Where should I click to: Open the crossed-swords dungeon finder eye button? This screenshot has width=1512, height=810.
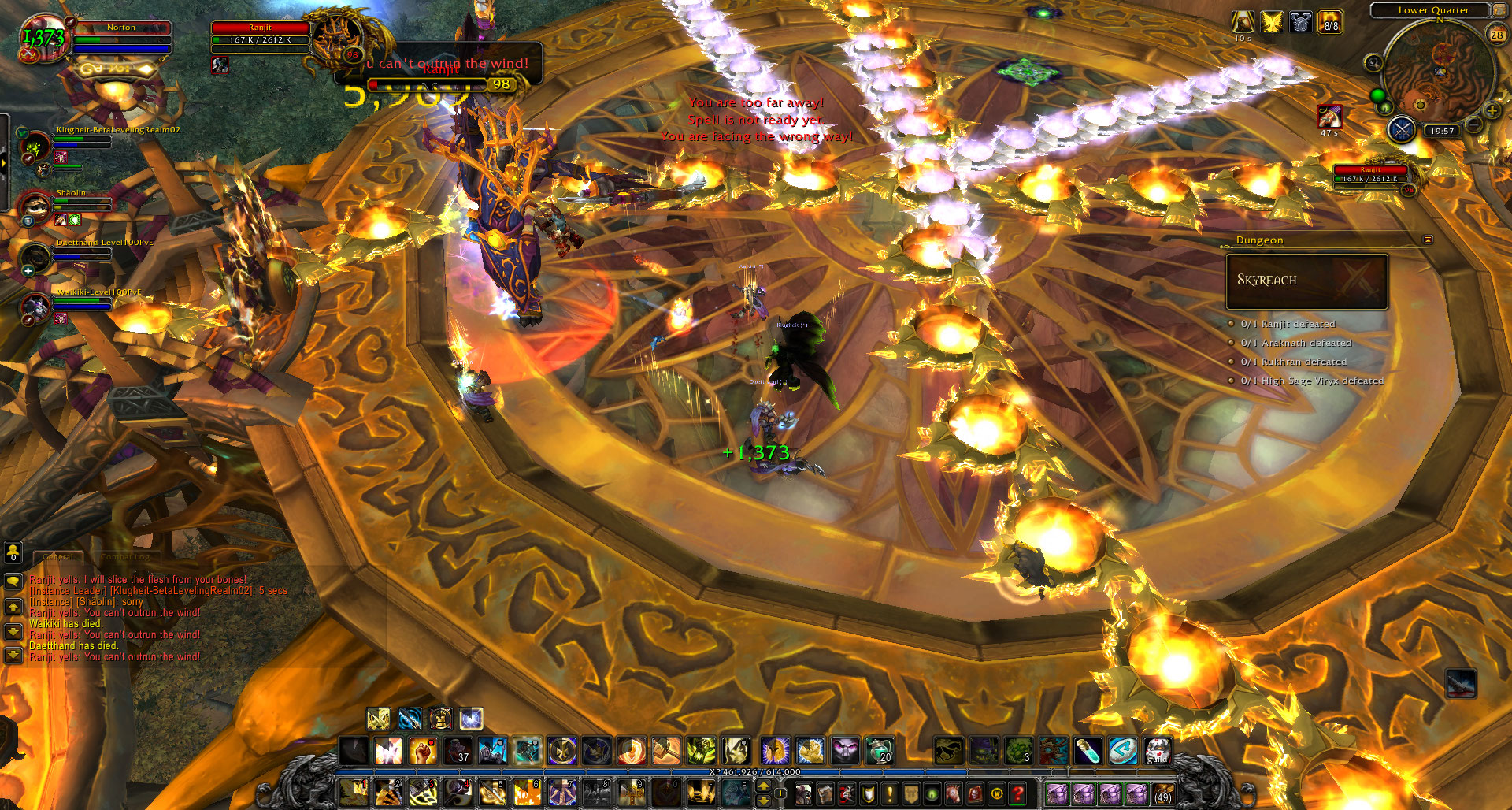(x=1402, y=129)
